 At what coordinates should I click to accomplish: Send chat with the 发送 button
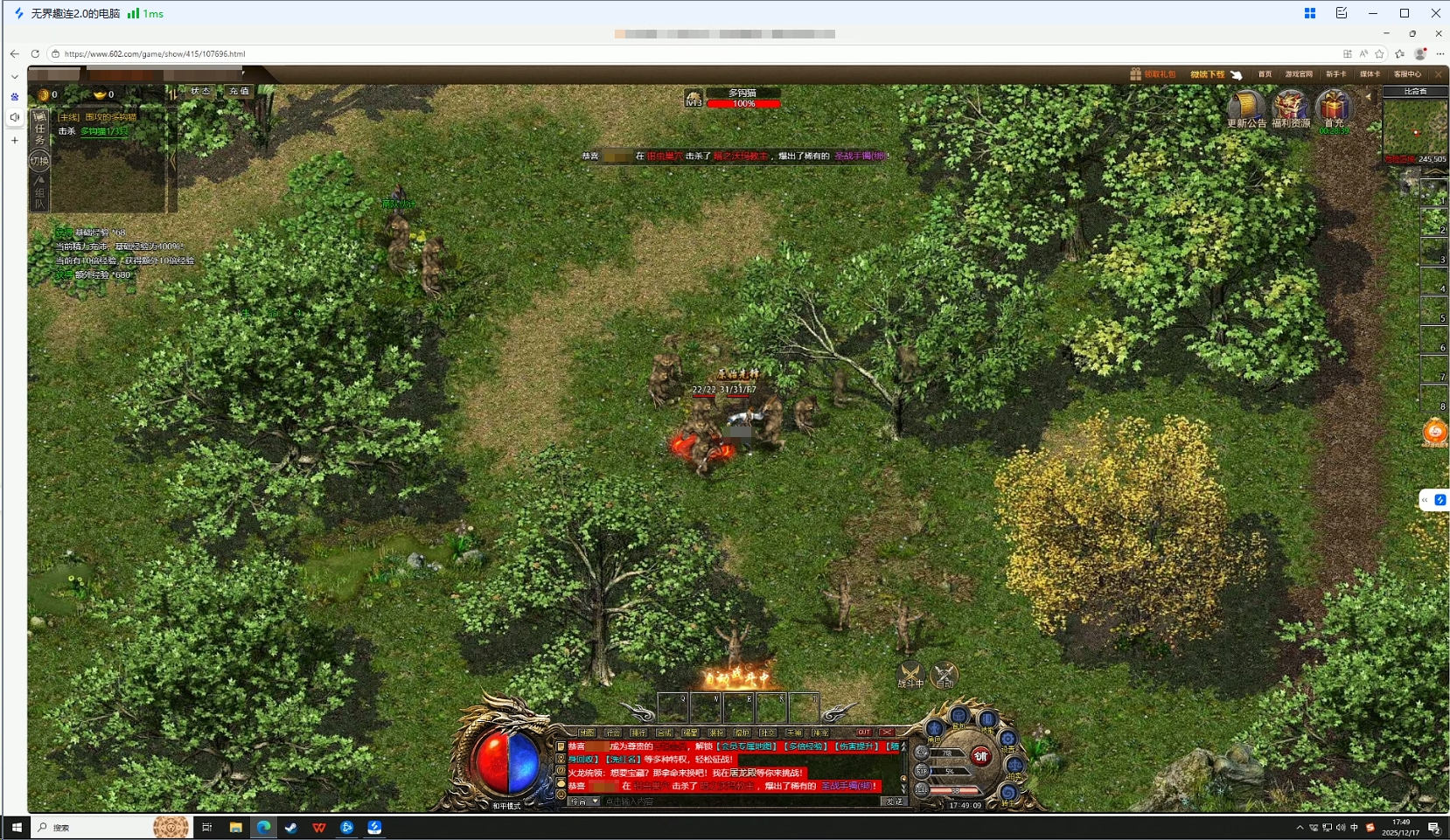coord(894,802)
